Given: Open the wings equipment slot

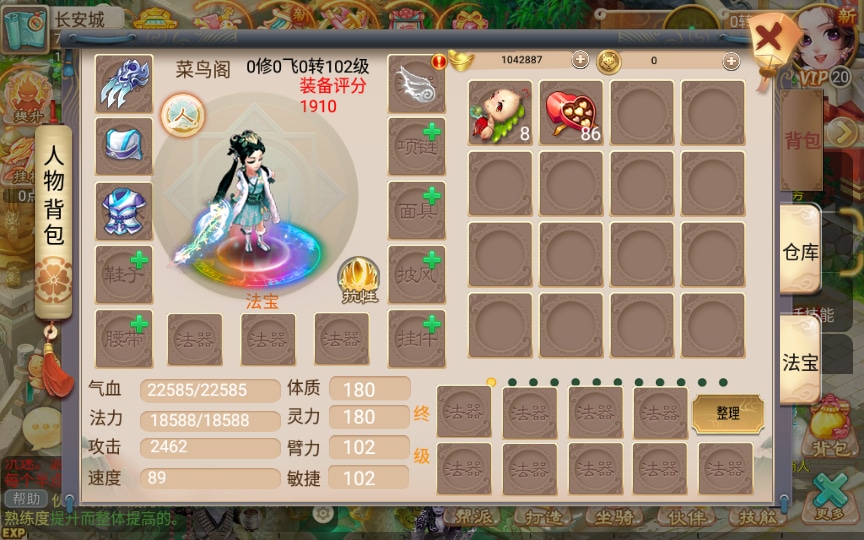Looking at the screenshot, I should click(x=416, y=84).
